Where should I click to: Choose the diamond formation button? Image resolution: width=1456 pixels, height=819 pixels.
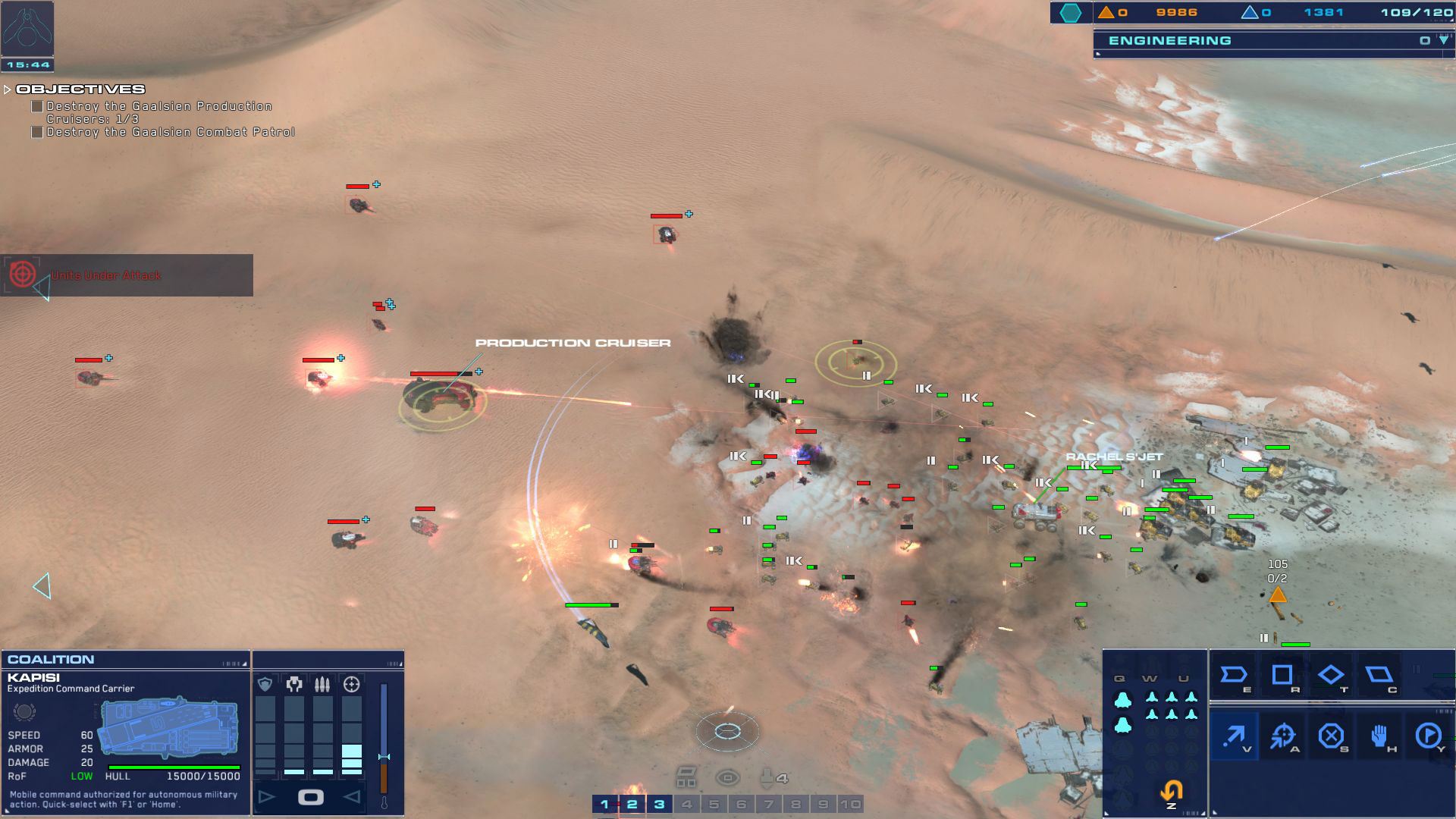pyautogui.click(x=1331, y=675)
